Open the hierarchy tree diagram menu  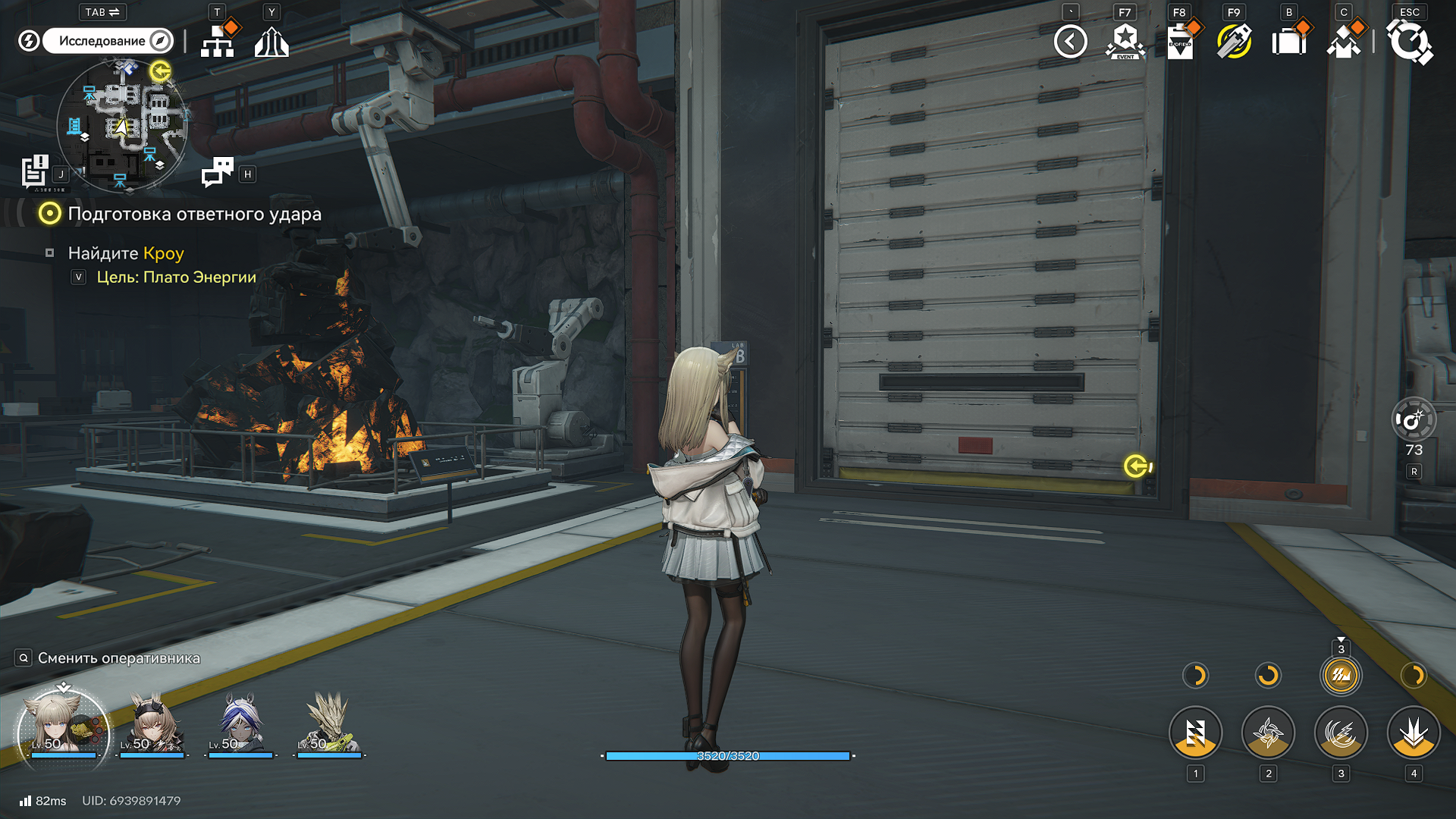coord(218,42)
